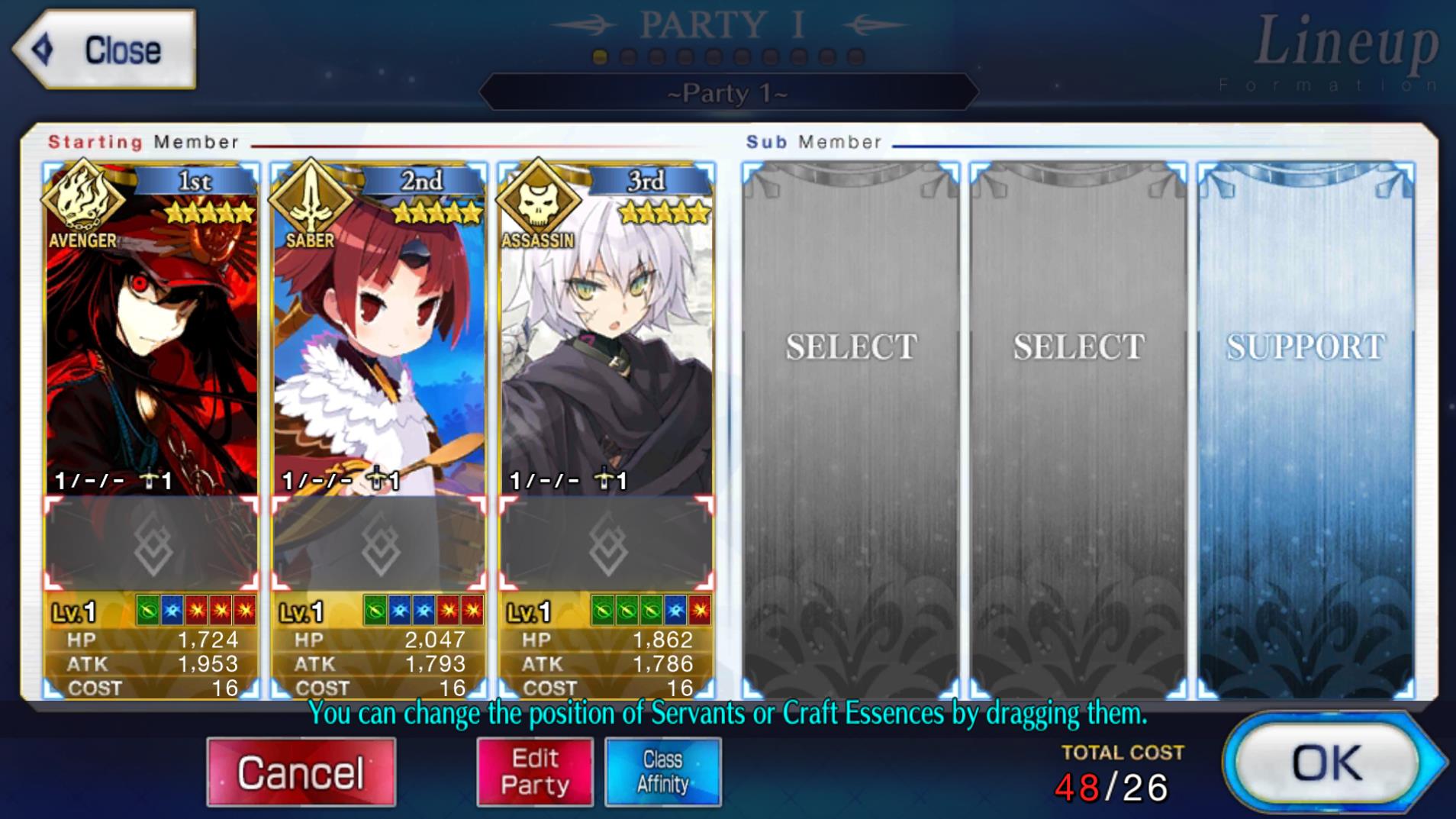The width and height of the screenshot is (1456, 819).
Task: Switch to the Starting Member section header
Action: pos(143,142)
